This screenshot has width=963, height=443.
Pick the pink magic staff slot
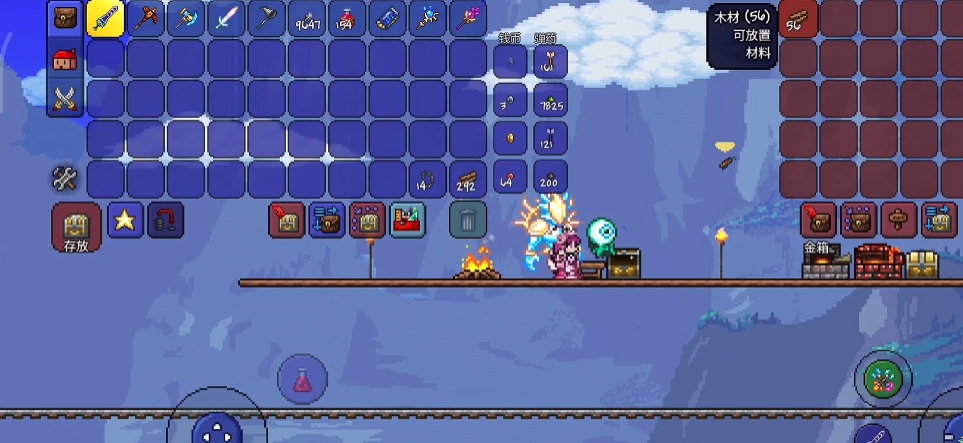point(467,19)
